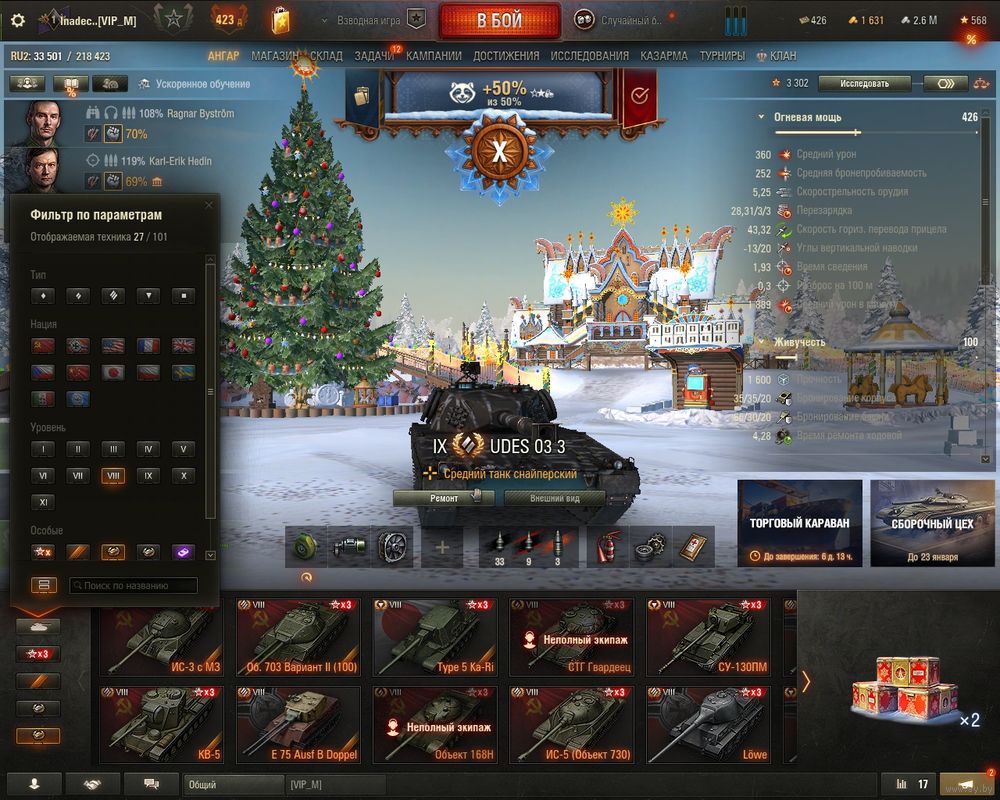This screenshot has height=800, width=1000.
Task: Open the settings gear menu
Action: (17, 20)
